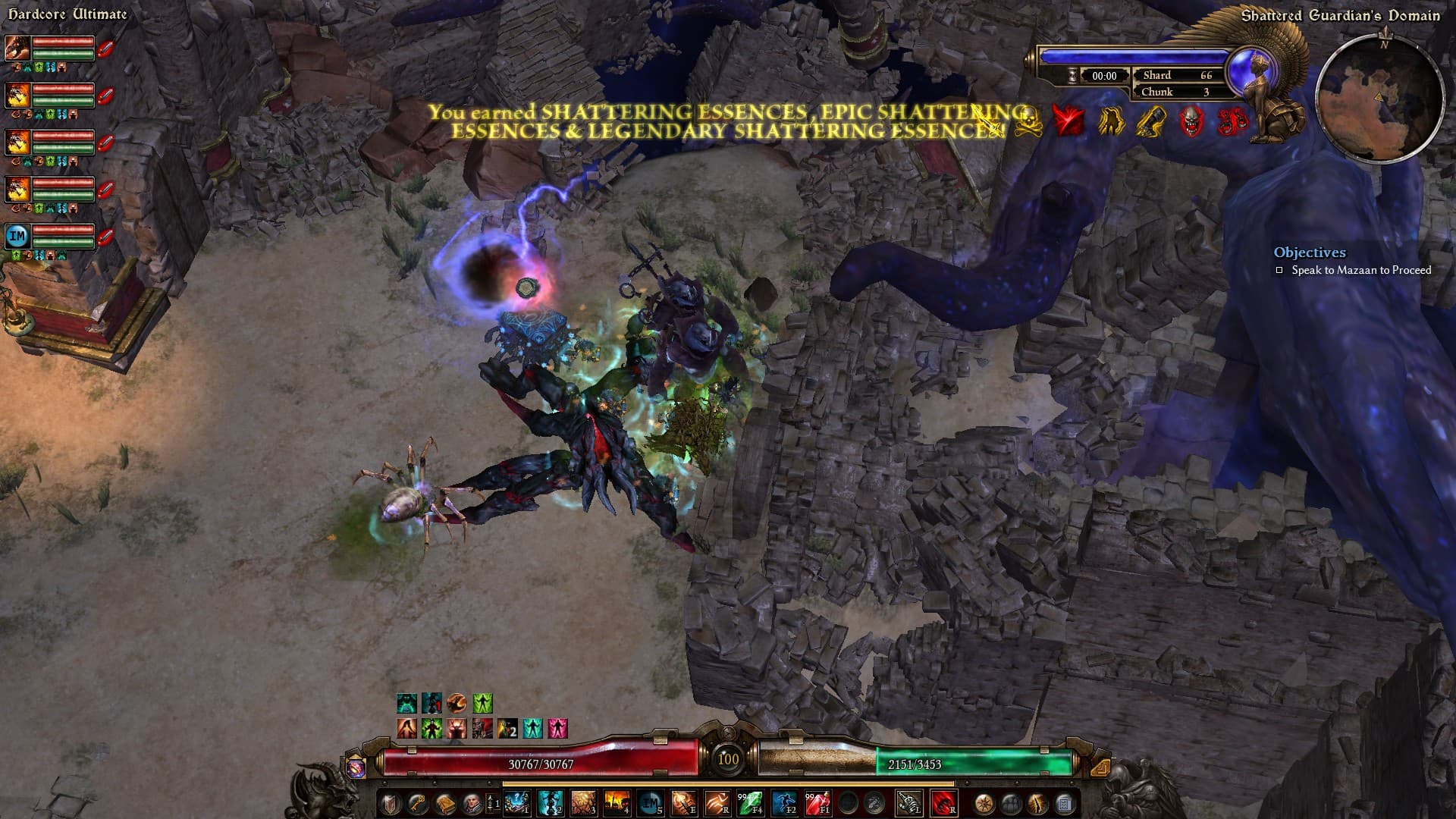Select the gauntlet attack on left mouse

click(909, 803)
